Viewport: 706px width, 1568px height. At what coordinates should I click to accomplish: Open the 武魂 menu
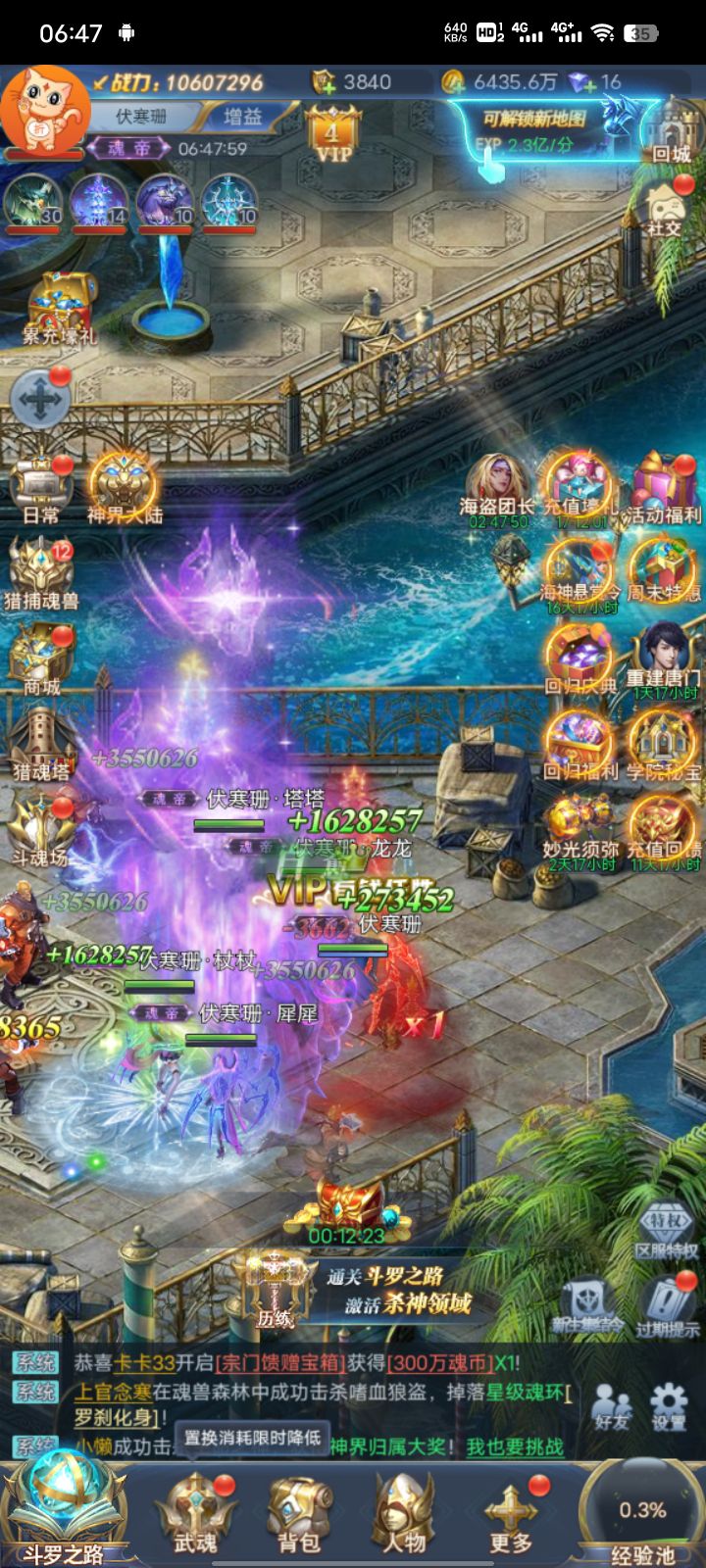pos(195,1514)
